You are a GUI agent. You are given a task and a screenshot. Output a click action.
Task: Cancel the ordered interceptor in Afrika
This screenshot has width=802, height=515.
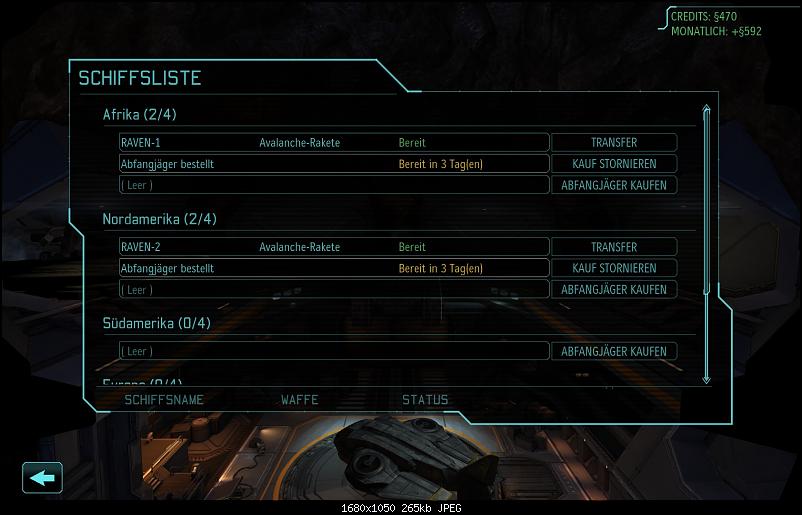click(614, 164)
